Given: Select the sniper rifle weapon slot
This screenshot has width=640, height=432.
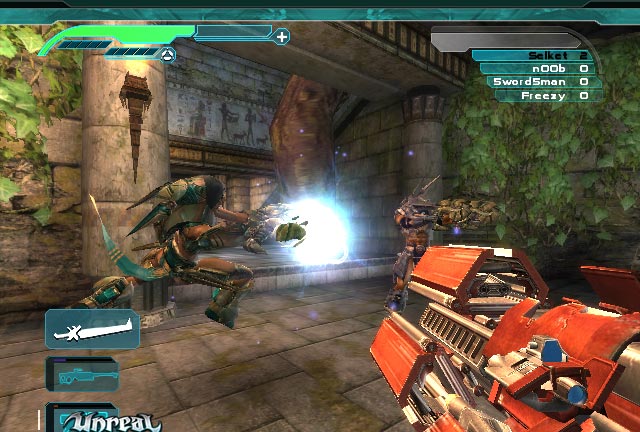Looking at the screenshot, I should [83, 374].
